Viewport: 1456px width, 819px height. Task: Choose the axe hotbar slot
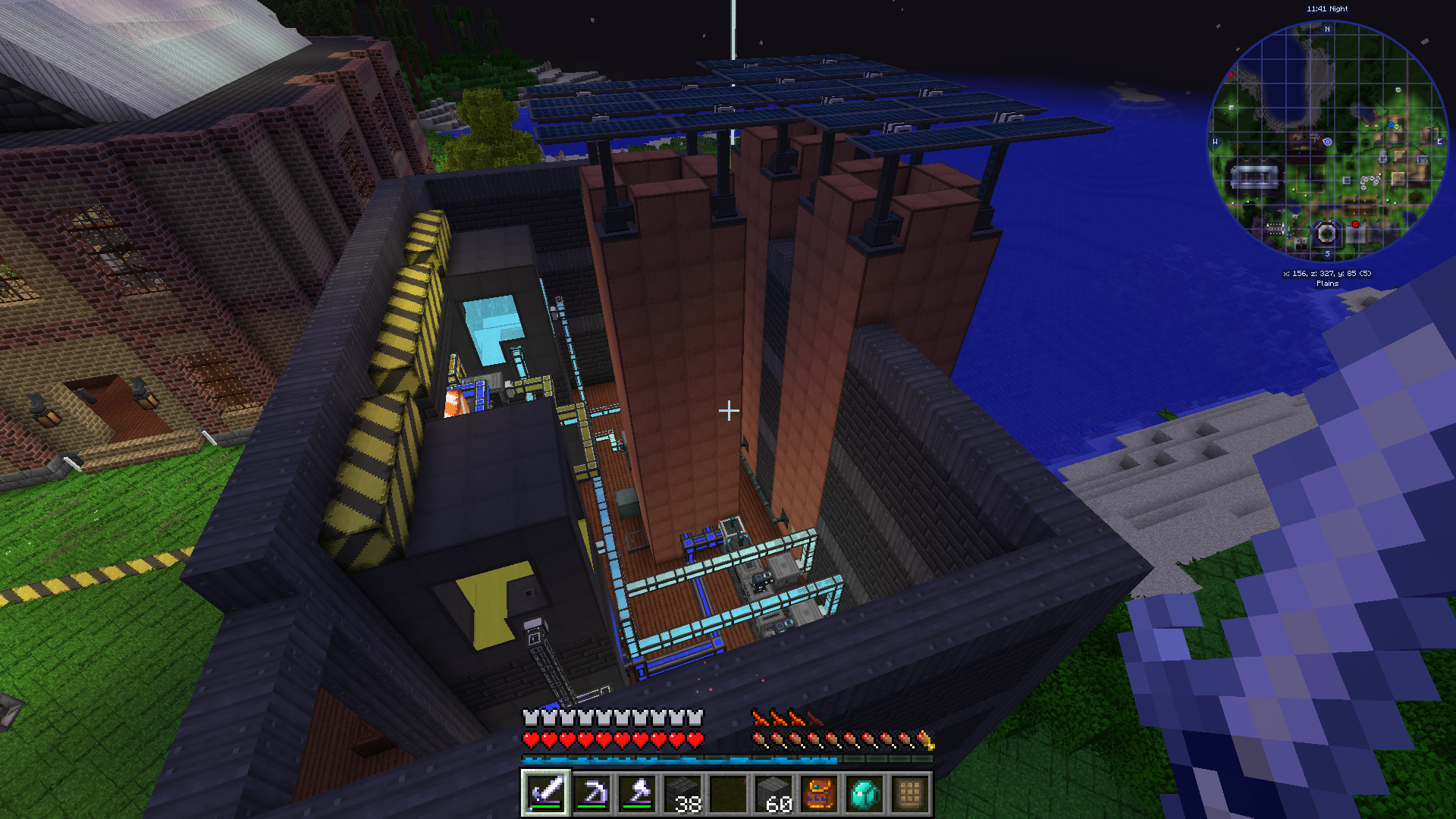[637, 794]
